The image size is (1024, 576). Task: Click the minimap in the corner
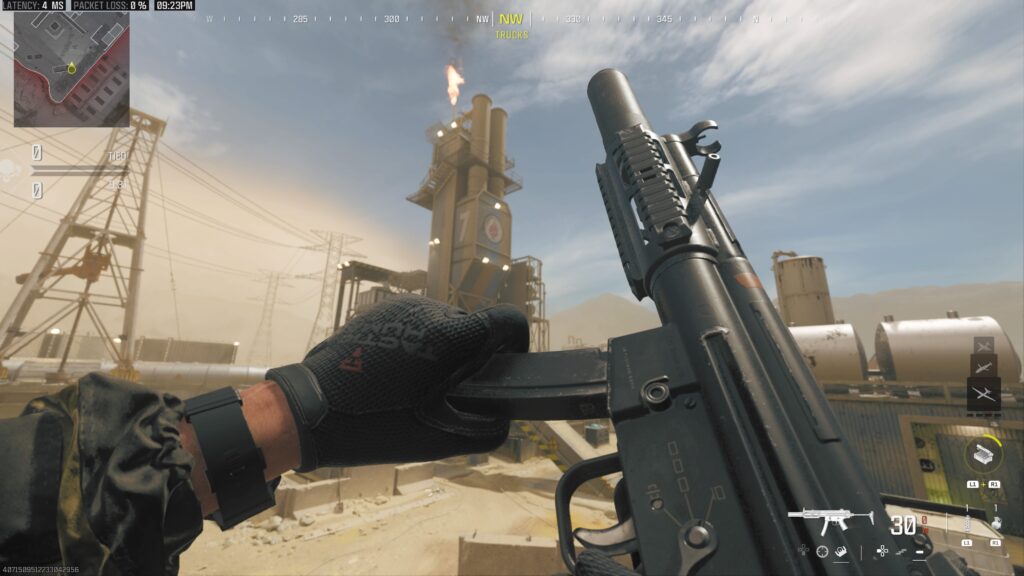click(x=71, y=68)
